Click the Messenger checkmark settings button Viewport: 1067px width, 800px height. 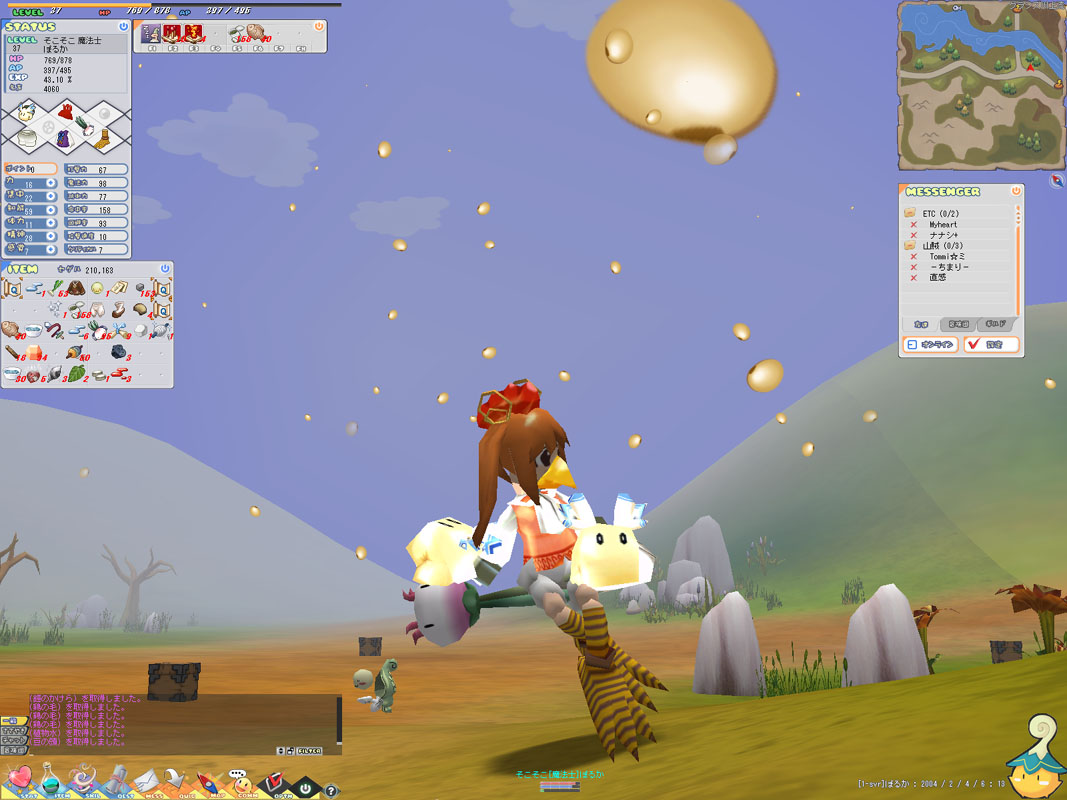pos(991,345)
